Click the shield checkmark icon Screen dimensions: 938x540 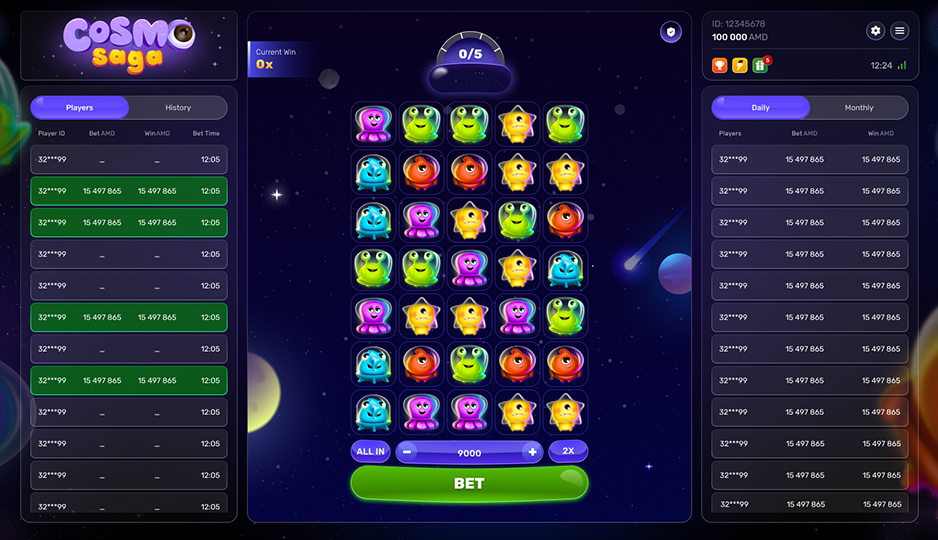pos(670,32)
